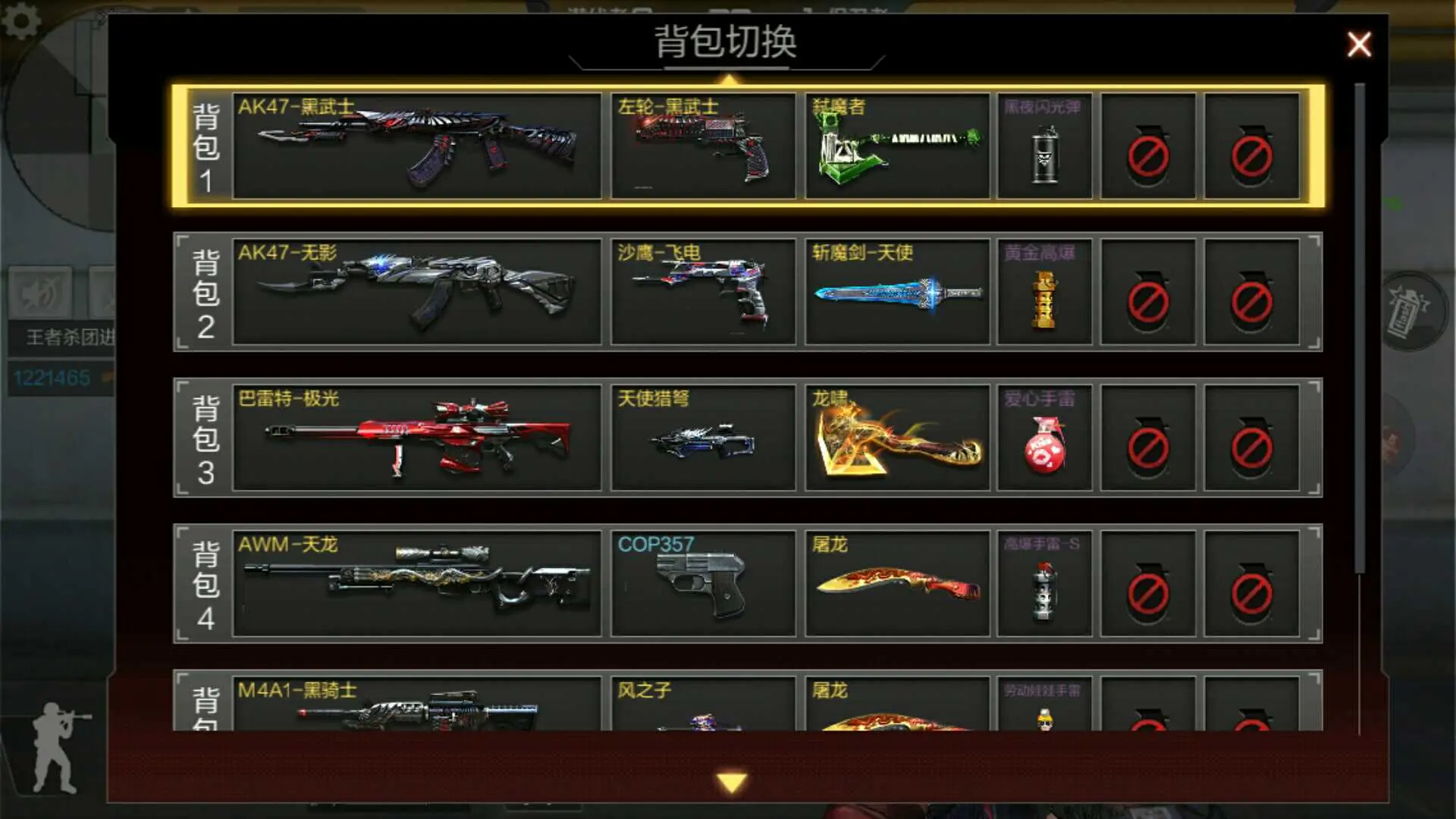
Task: Choose the 风之子 sidearm slot
Action: coord(703,705)
